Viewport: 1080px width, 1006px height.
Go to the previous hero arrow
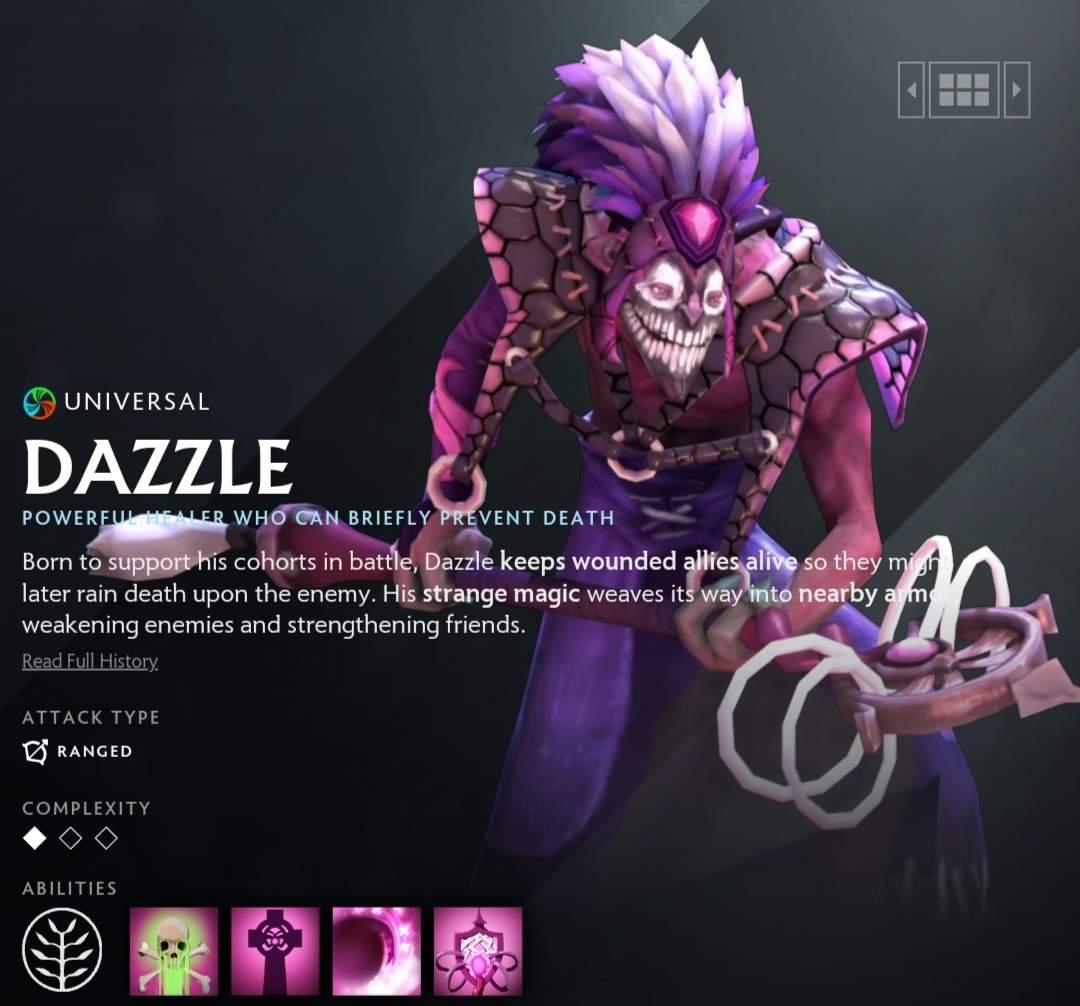[x=911, y=90]
